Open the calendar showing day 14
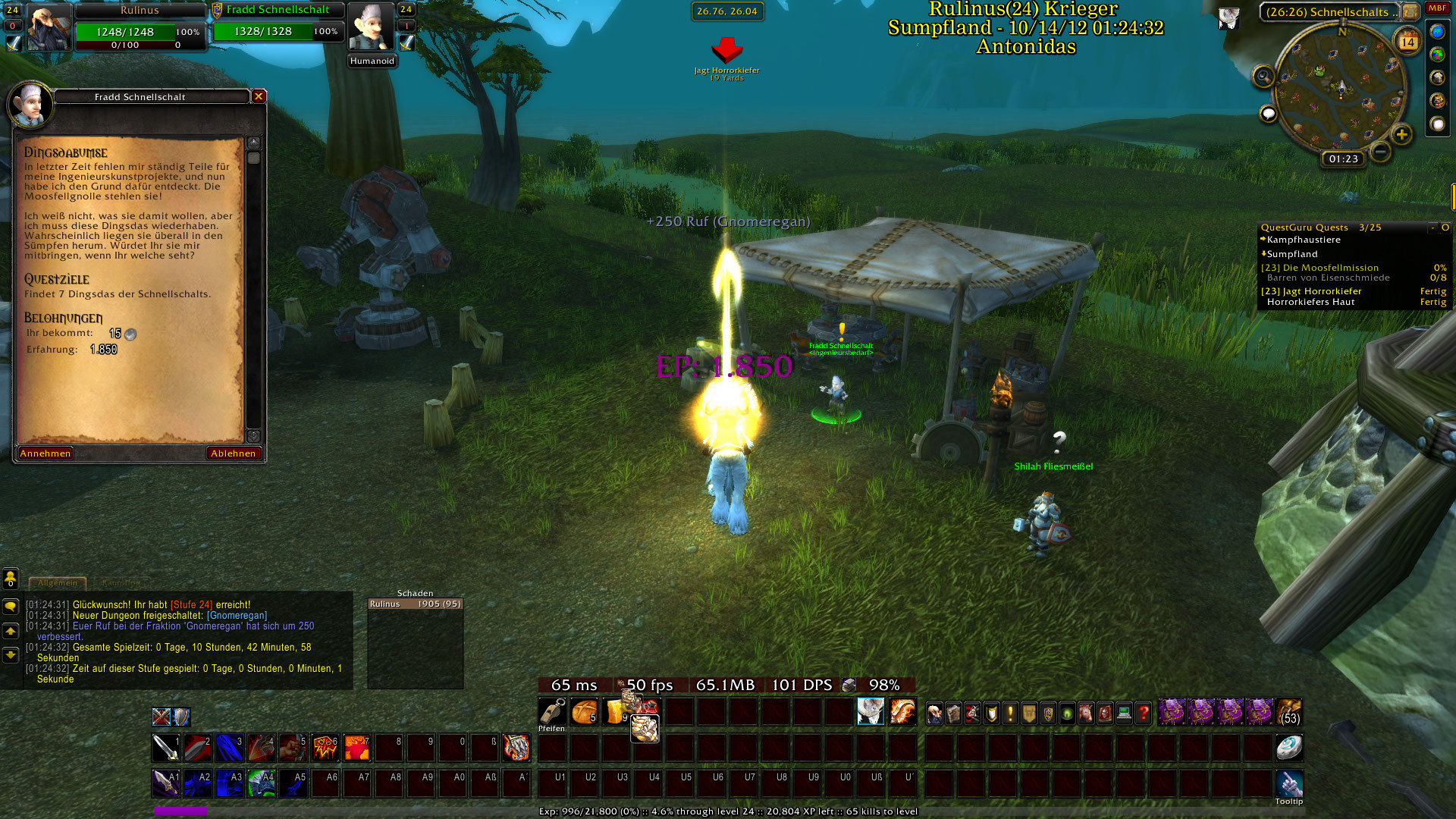The width and height of the screenshot is (1456, 819). click(x=1407, y=42)
